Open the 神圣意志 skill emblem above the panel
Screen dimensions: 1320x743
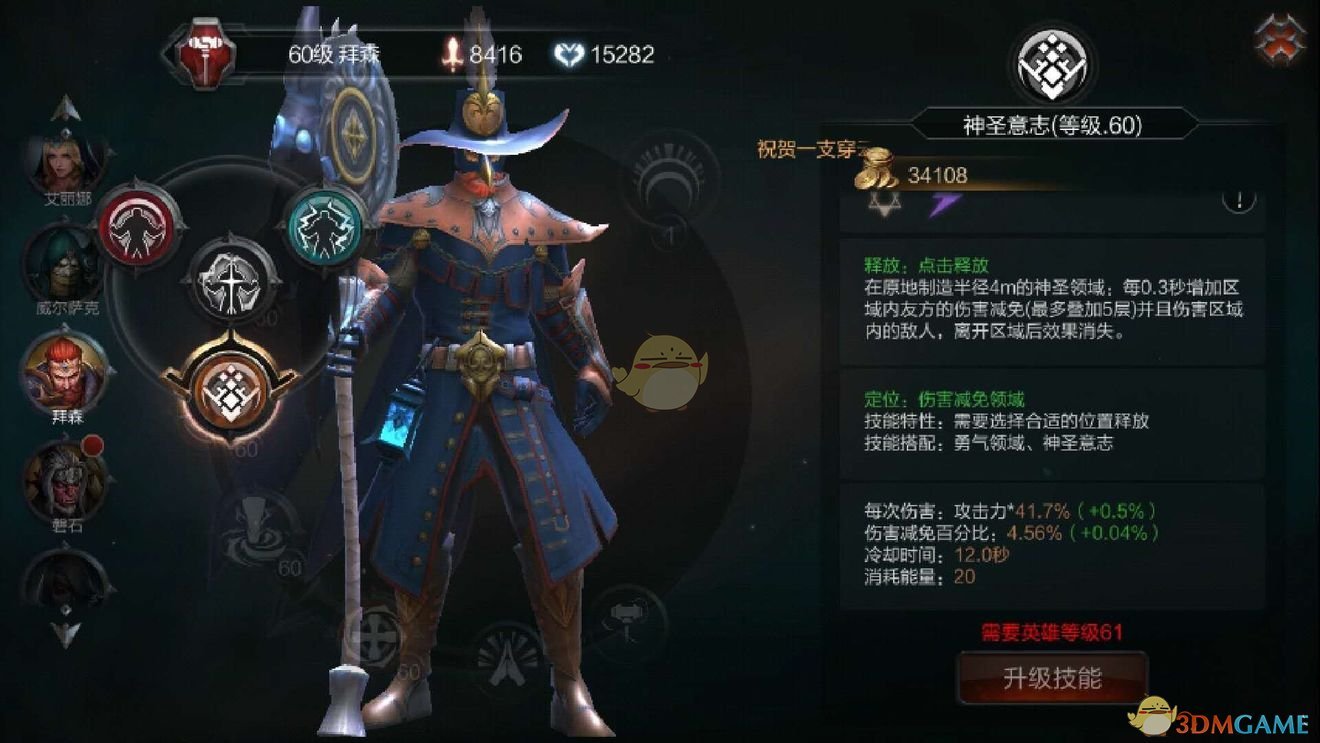[x=1052, y=63]
